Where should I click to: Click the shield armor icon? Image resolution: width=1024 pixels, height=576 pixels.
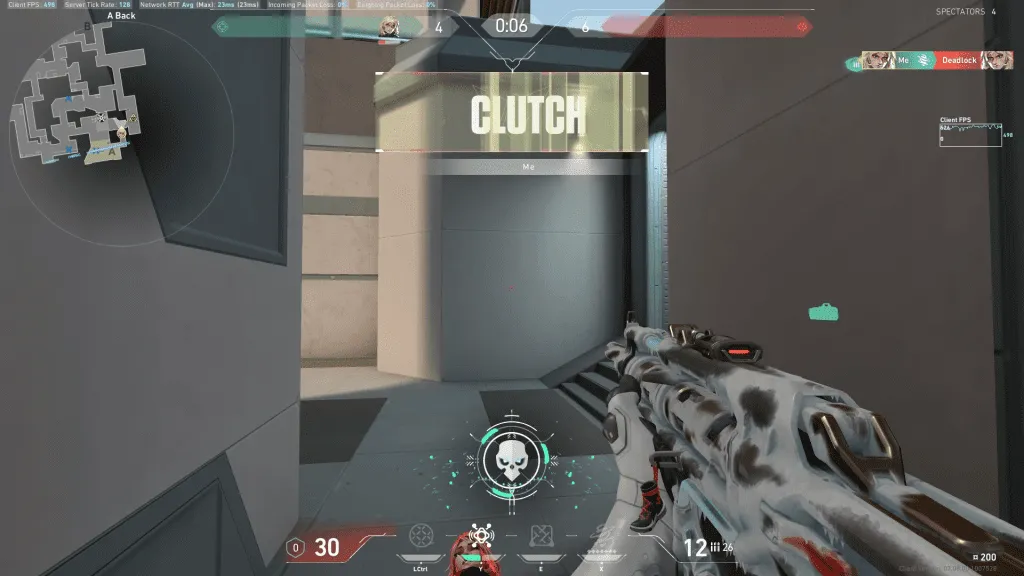[x=295, y=547]
